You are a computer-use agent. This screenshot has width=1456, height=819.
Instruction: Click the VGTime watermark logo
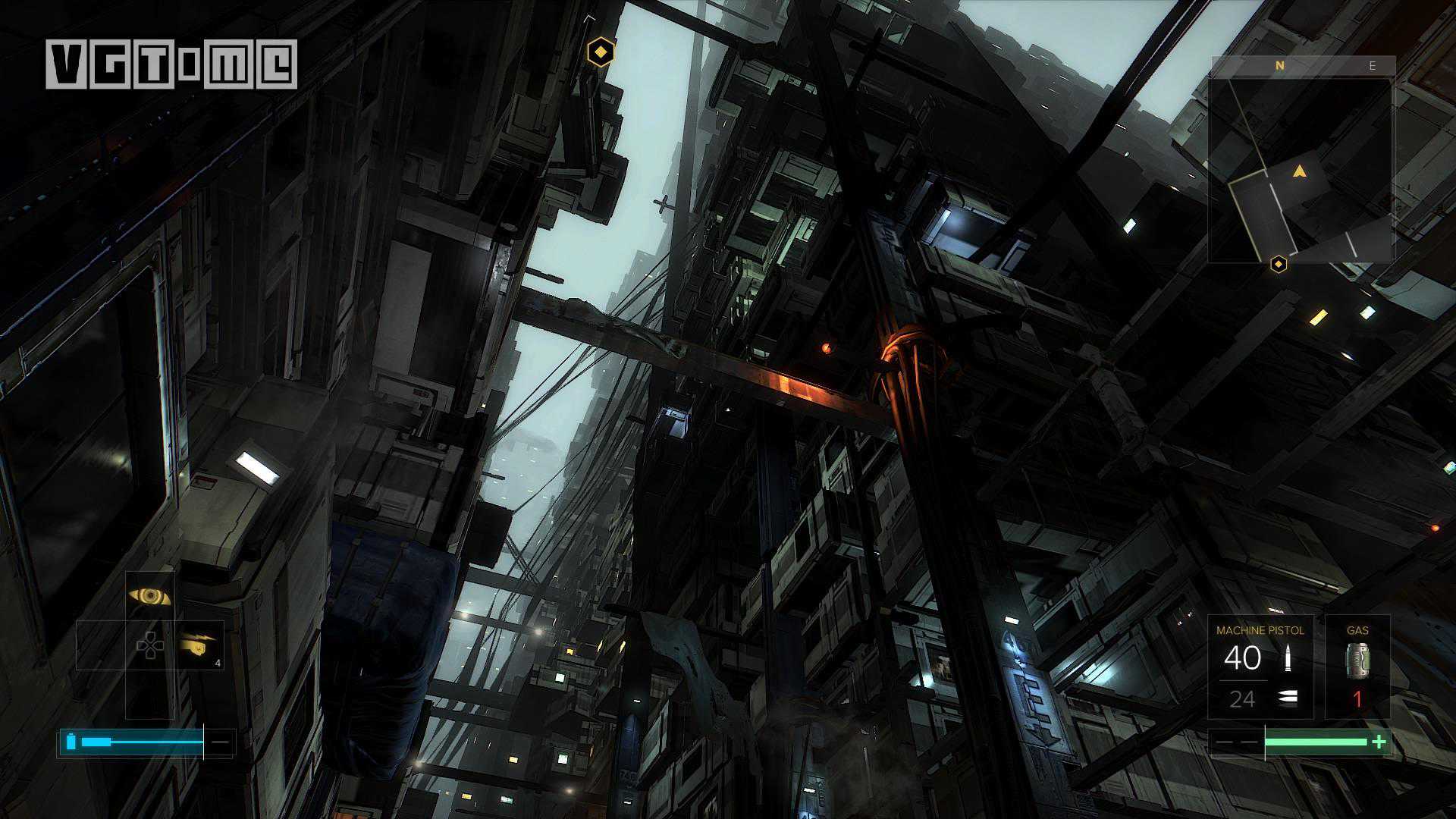tap(171, 64)
